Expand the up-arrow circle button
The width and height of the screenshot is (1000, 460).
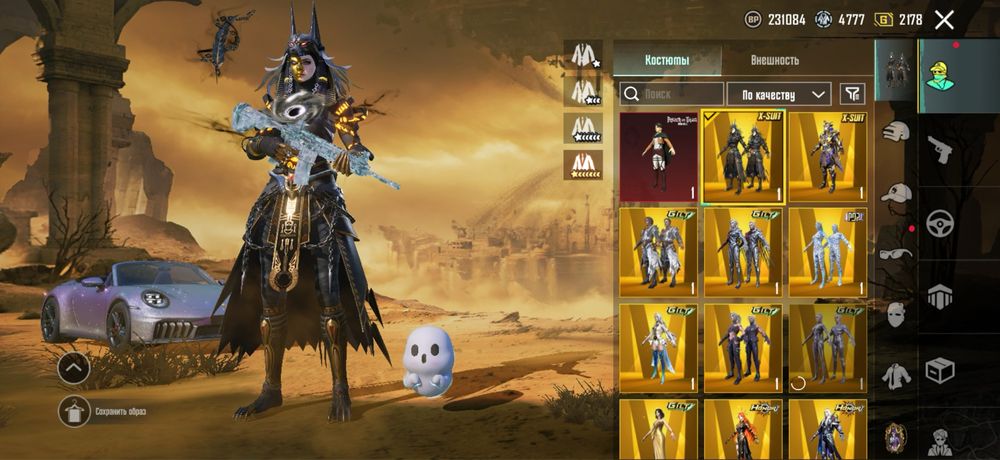[73, 368]
